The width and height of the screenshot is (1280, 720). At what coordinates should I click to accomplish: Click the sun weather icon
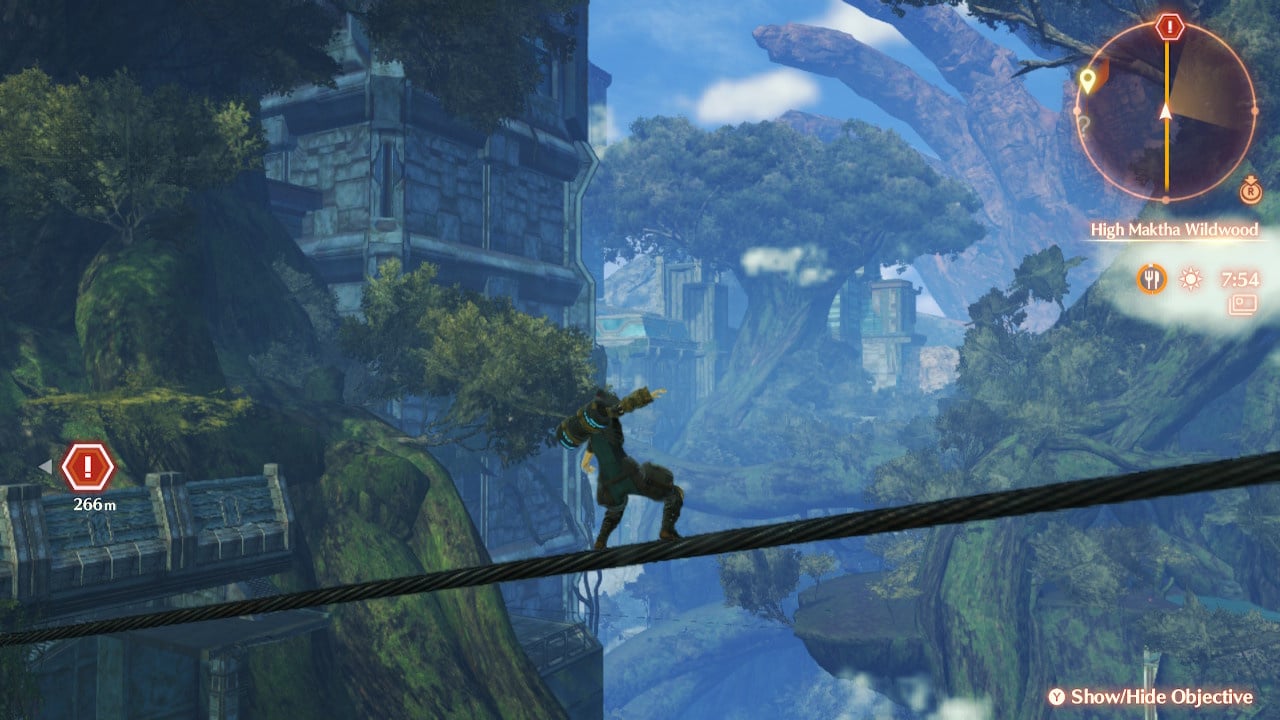pyautogui.click(x=1190, y=279)
